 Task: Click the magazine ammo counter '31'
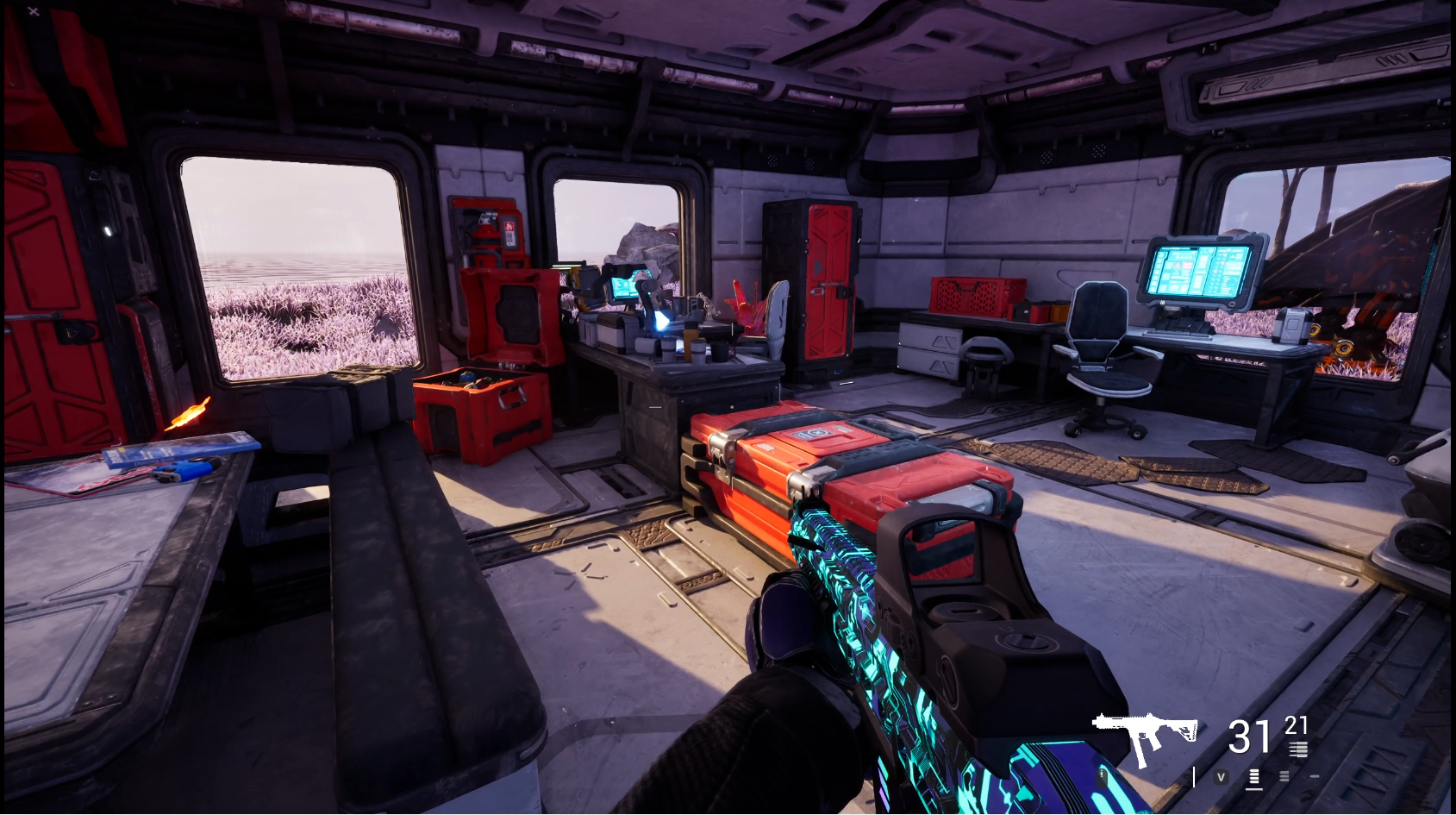[1247, 736]
